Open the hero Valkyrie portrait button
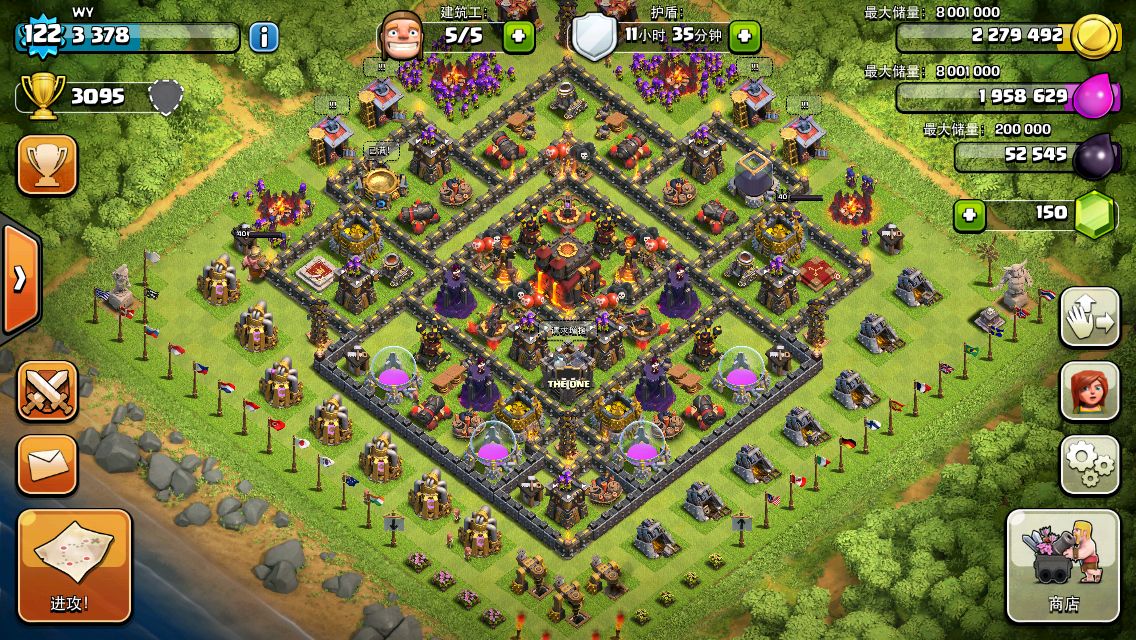Screen dimensions: 1136x640 tap(1089, 391)
